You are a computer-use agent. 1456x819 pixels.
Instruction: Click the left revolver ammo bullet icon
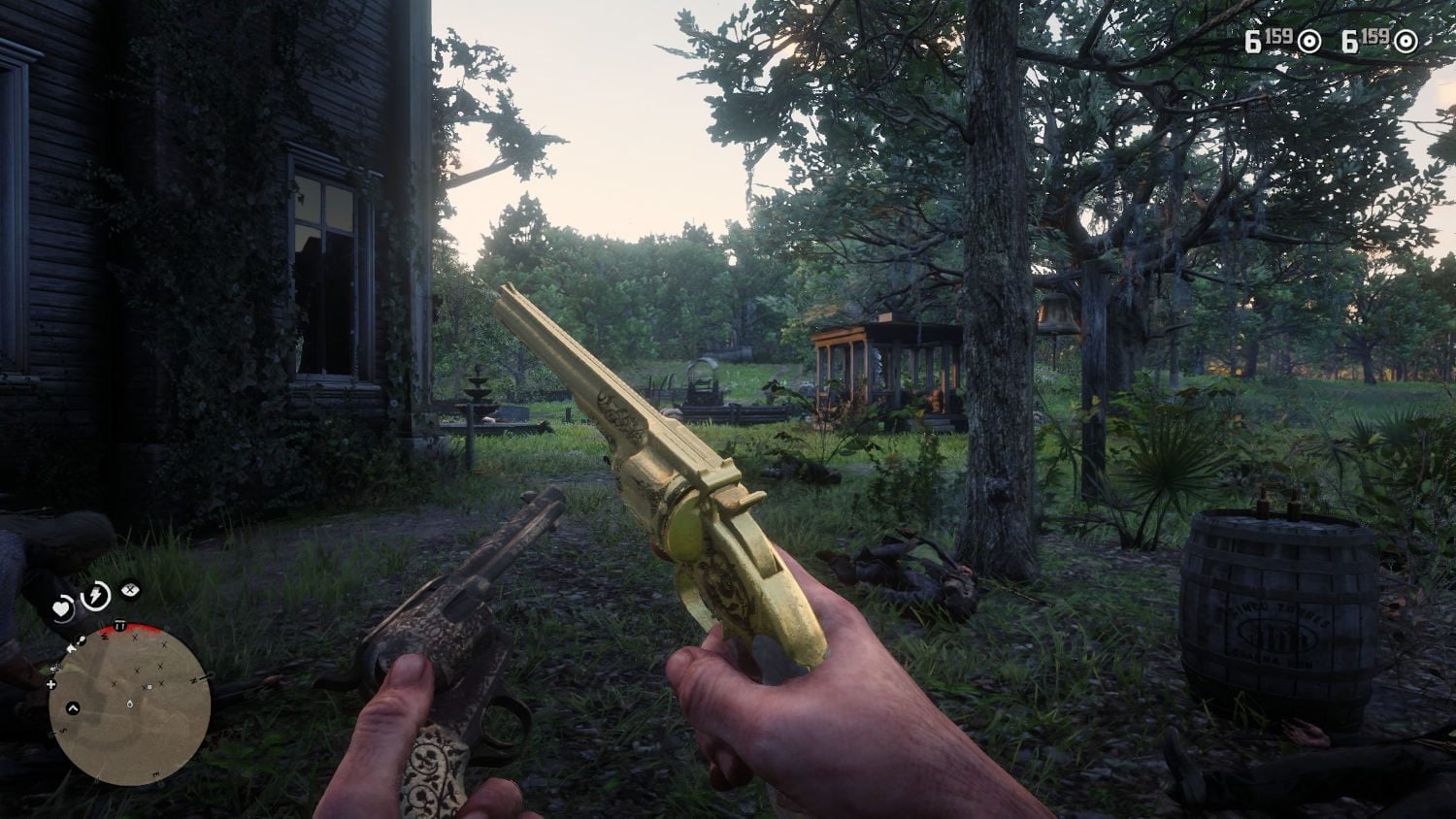(1309, 41)
